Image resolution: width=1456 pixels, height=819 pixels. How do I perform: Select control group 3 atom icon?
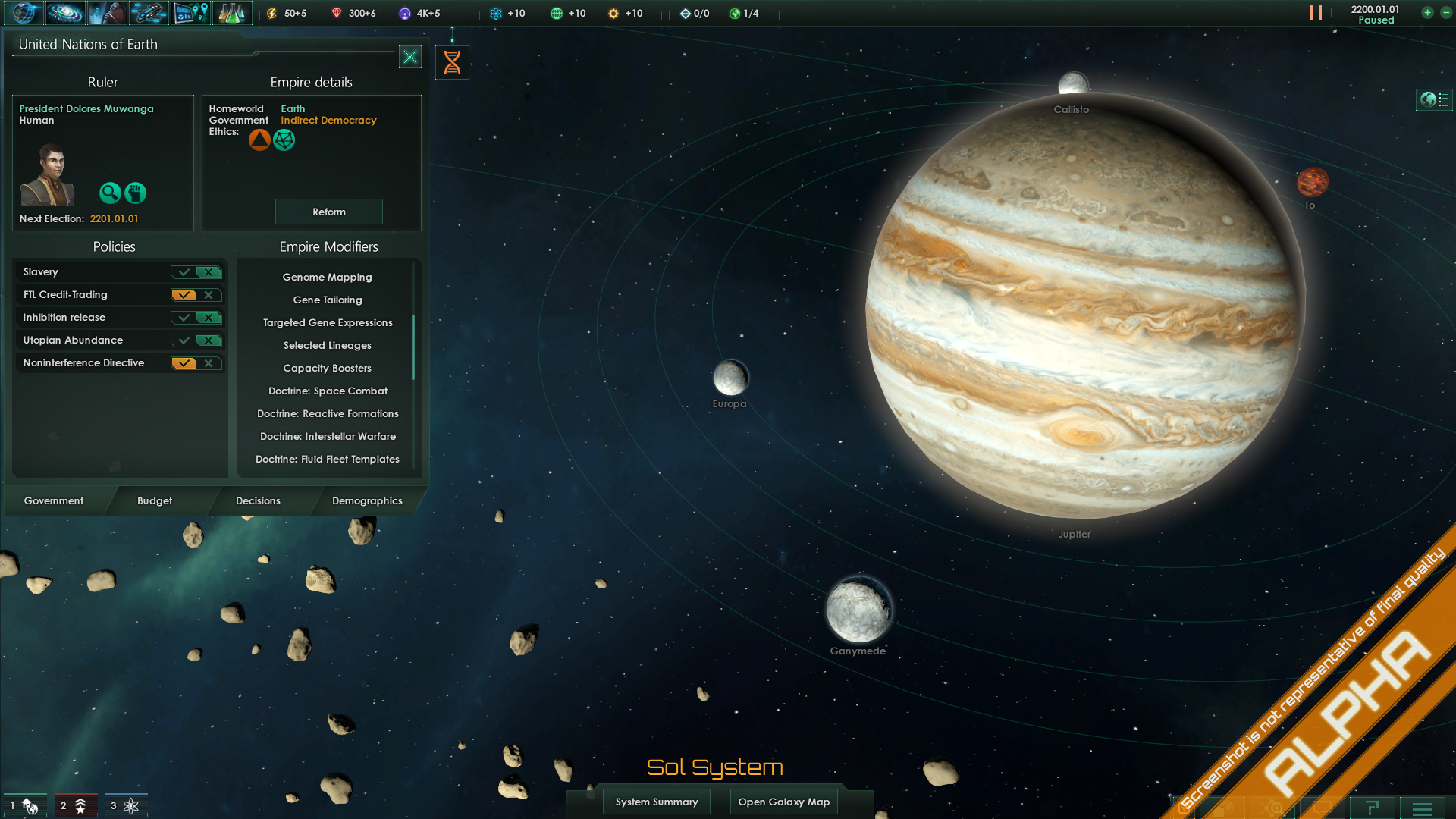[126, 805]
